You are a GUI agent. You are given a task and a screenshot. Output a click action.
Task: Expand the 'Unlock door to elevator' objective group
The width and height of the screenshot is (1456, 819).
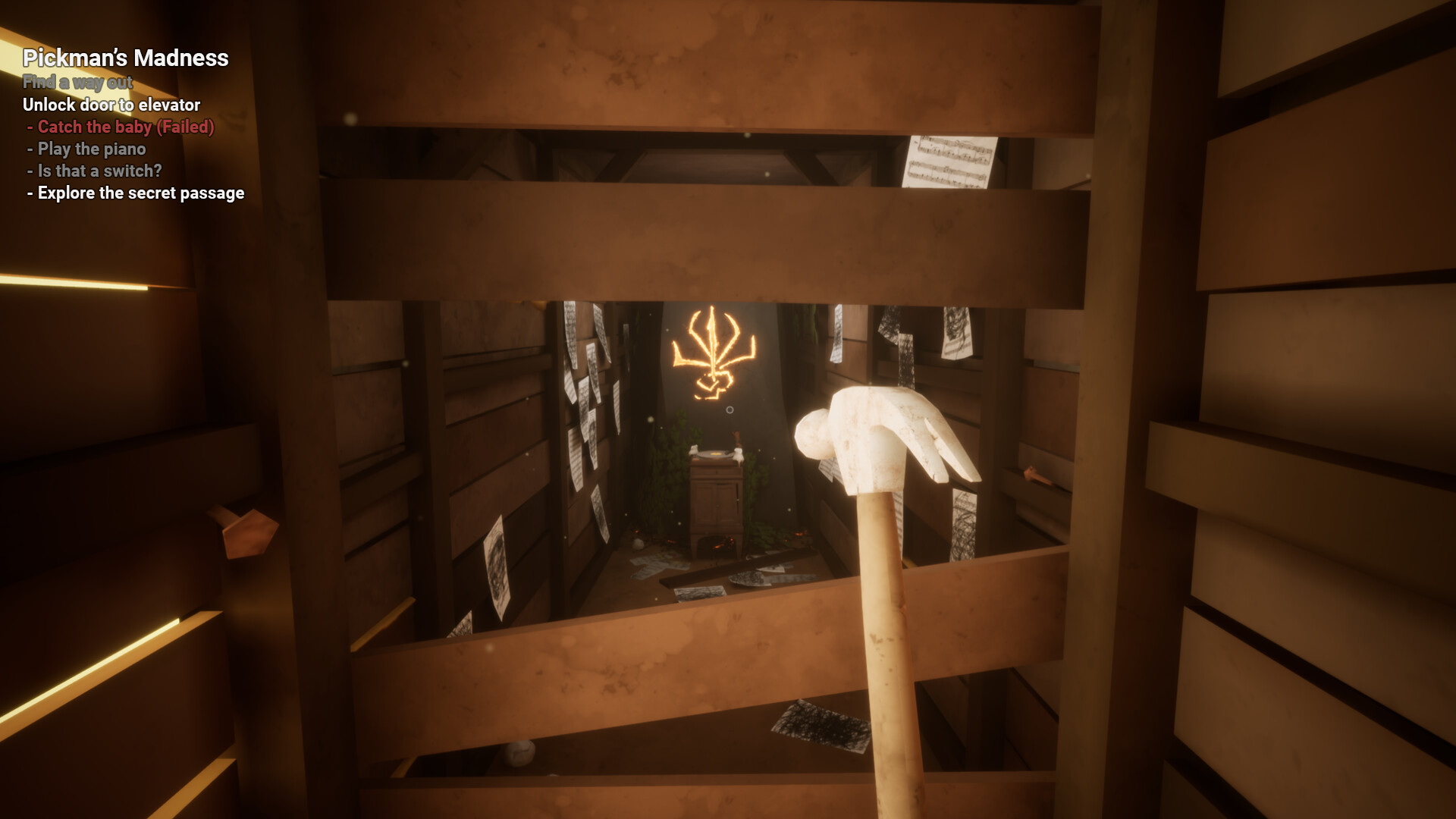[112, 105]
